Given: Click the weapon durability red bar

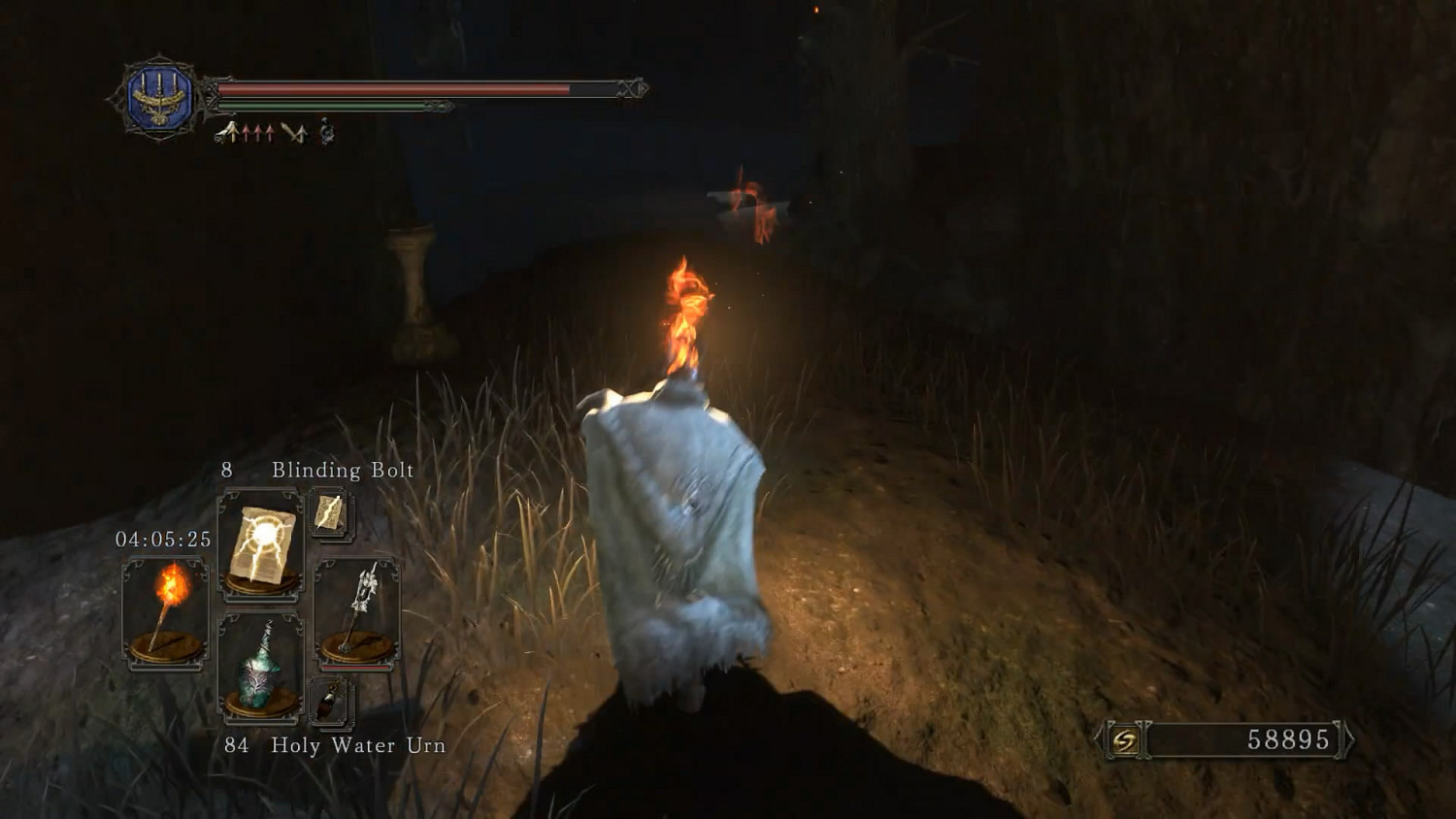Looking at the screenshot, I should 355,666.
